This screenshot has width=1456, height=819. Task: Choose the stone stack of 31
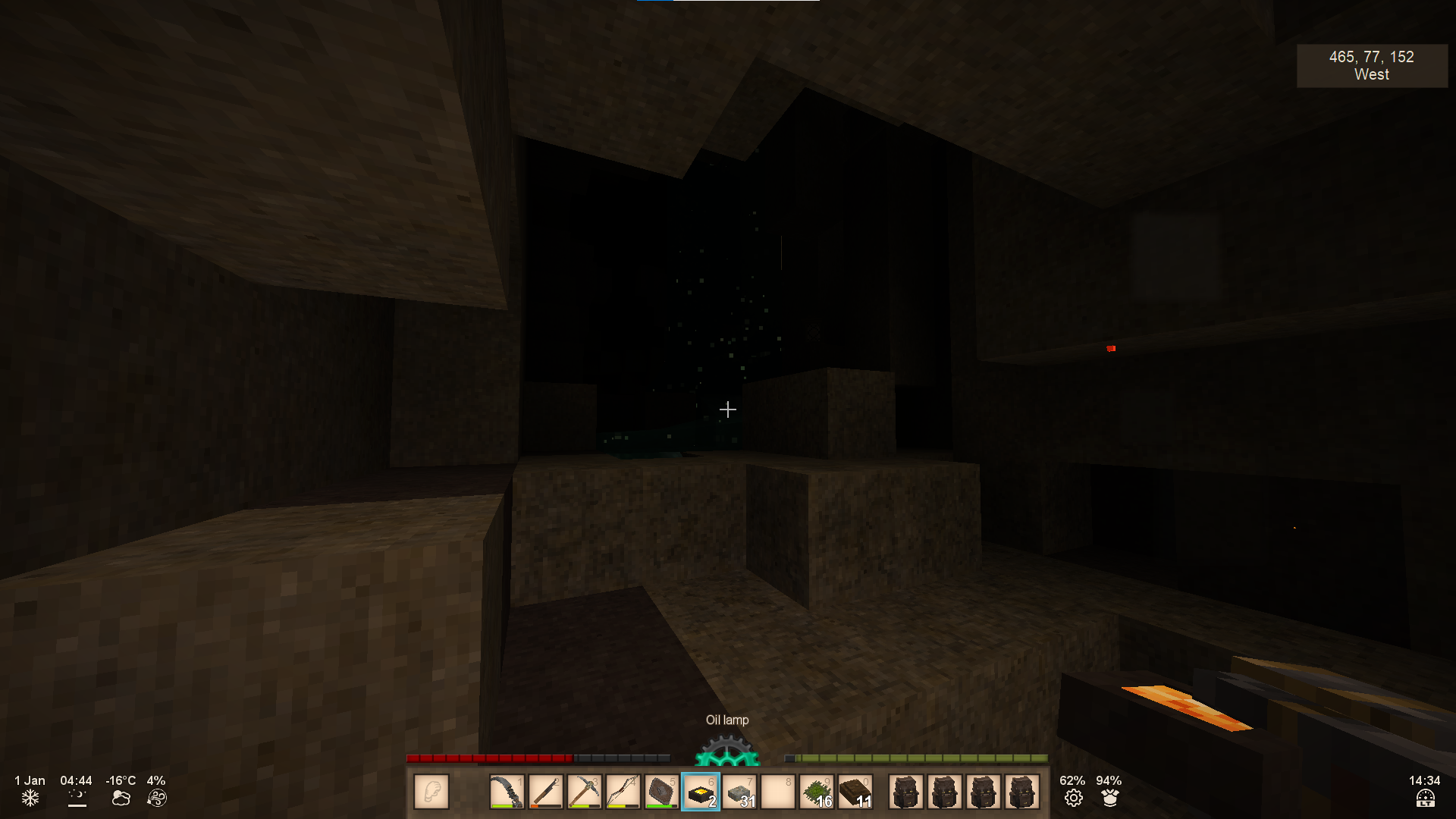(x=739, y=792)
